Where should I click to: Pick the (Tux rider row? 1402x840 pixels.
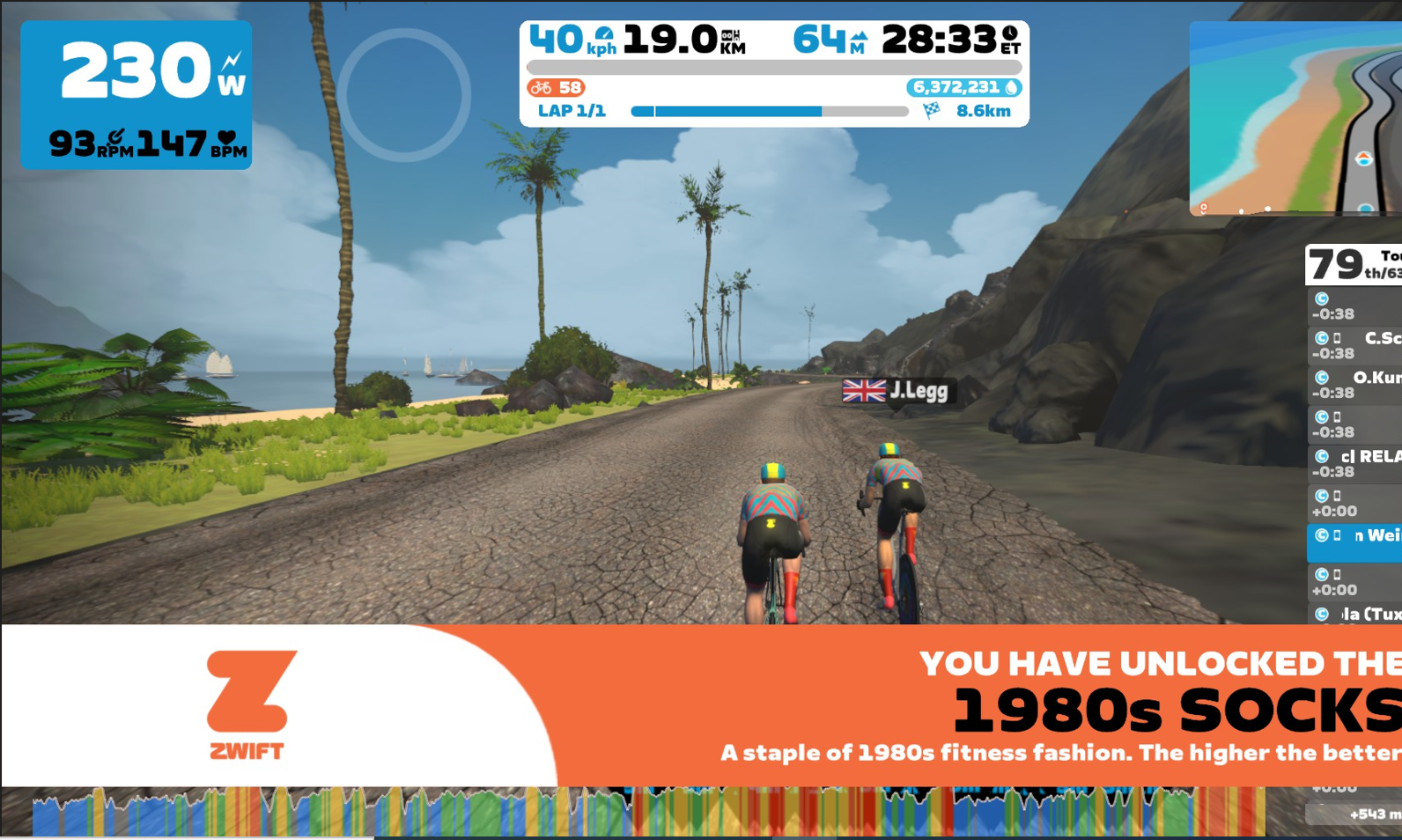coord(1354,614)
